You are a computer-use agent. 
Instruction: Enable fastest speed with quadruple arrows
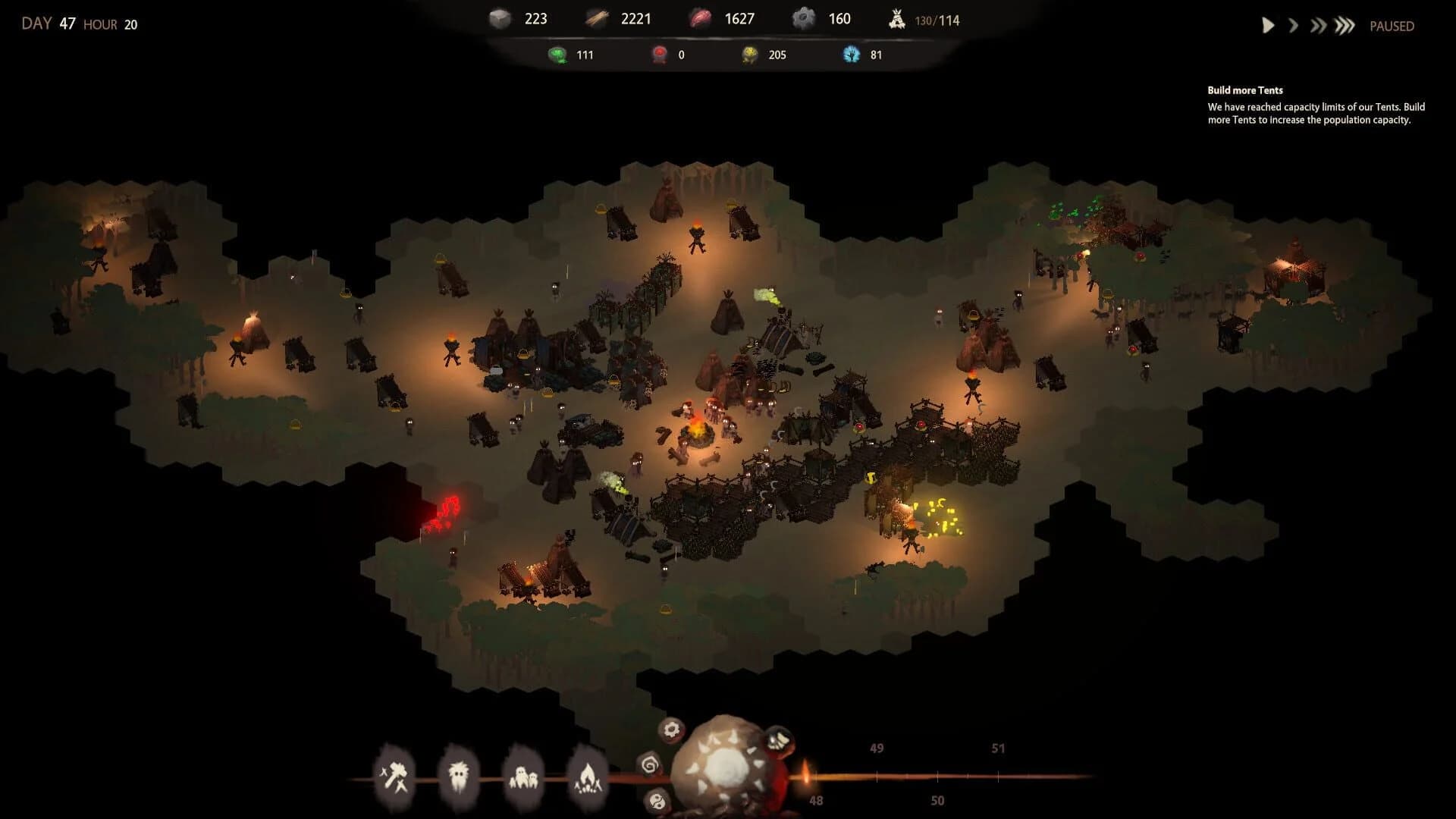(1344, 25)
